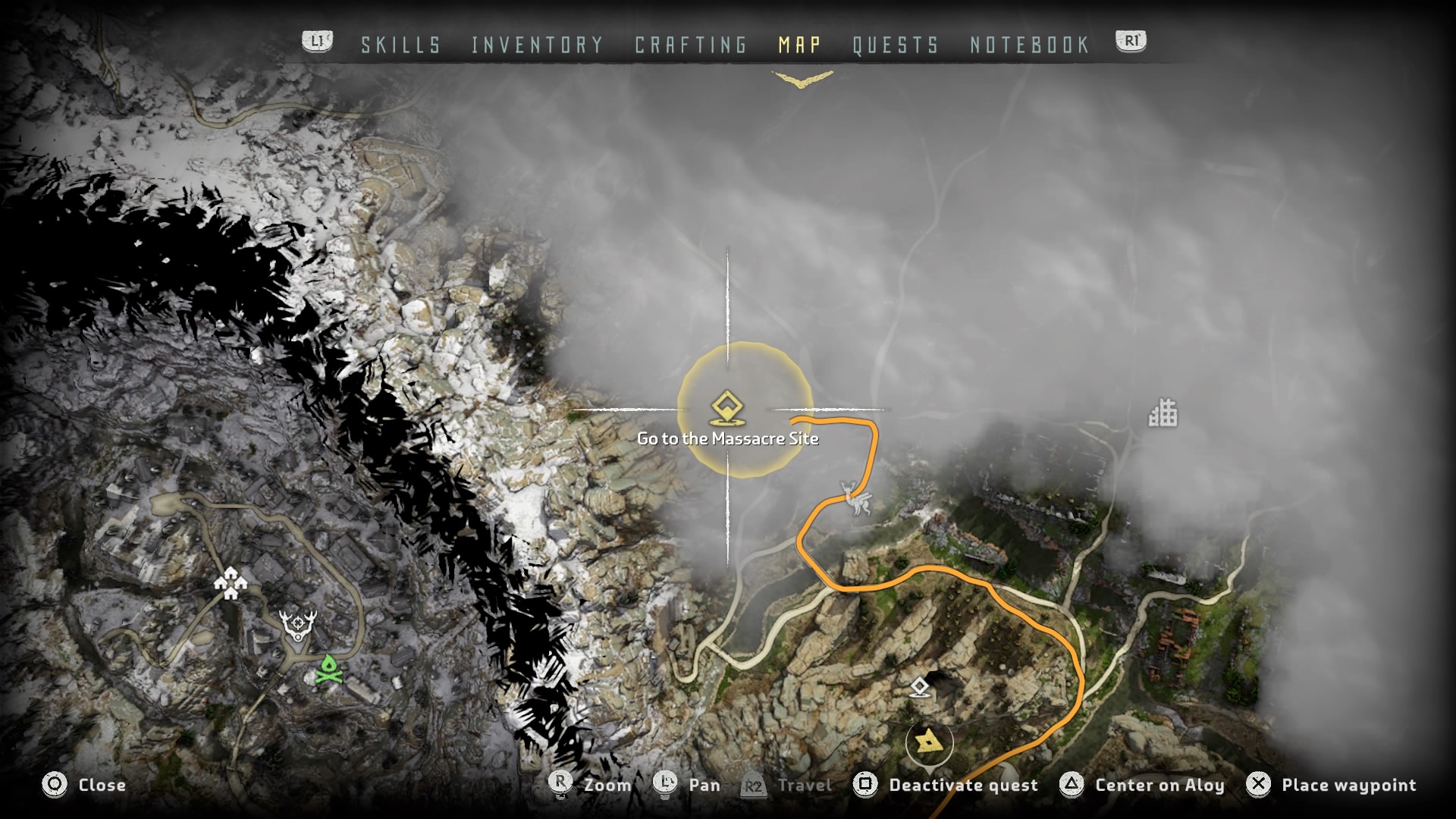The height and width of the screenshot is (819, 1456).
Task: Deactivate the current quest
Action: (946, 785)
